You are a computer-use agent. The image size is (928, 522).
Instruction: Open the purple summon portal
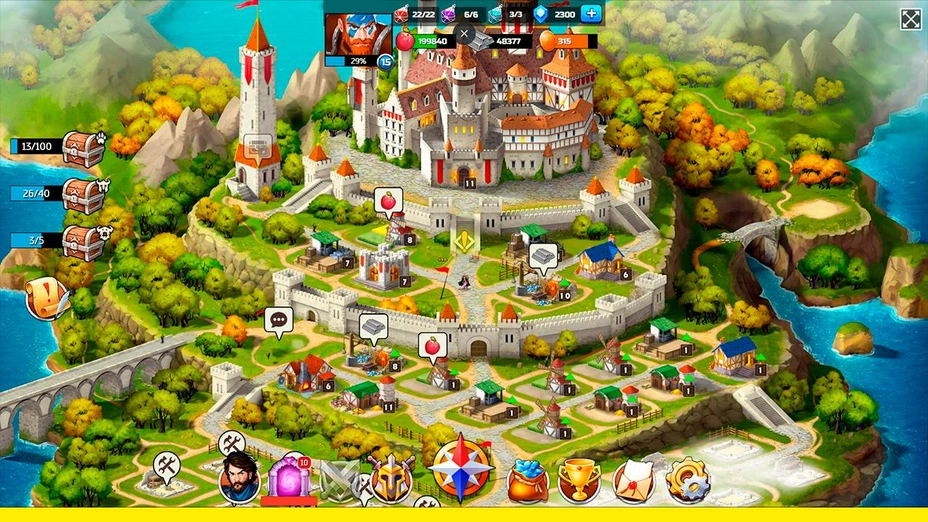pyautogui.click(x=288, y=478)
